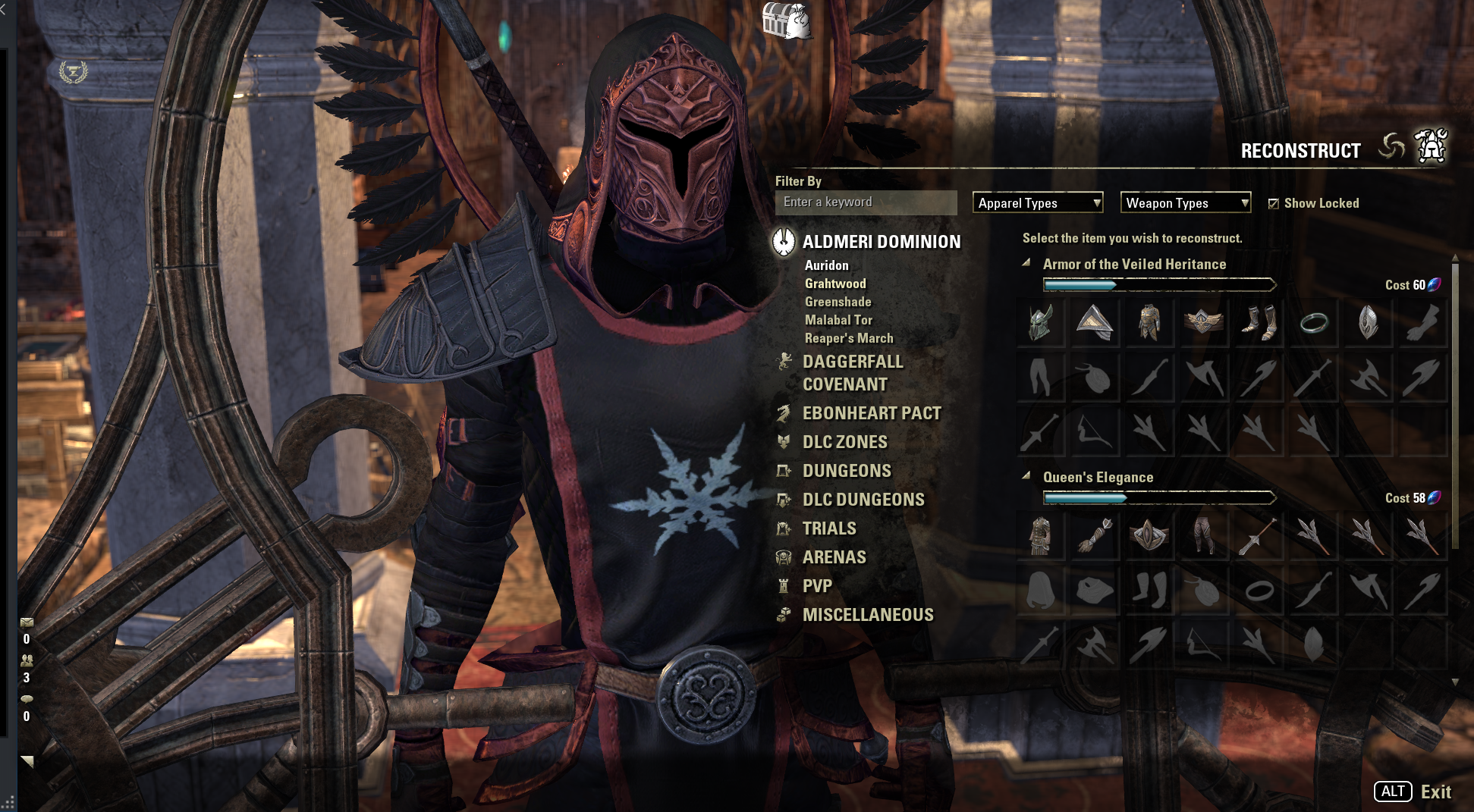
Task: Collapse the Armor of the Veiled Heritance set
Action: tap(1026, 263)
